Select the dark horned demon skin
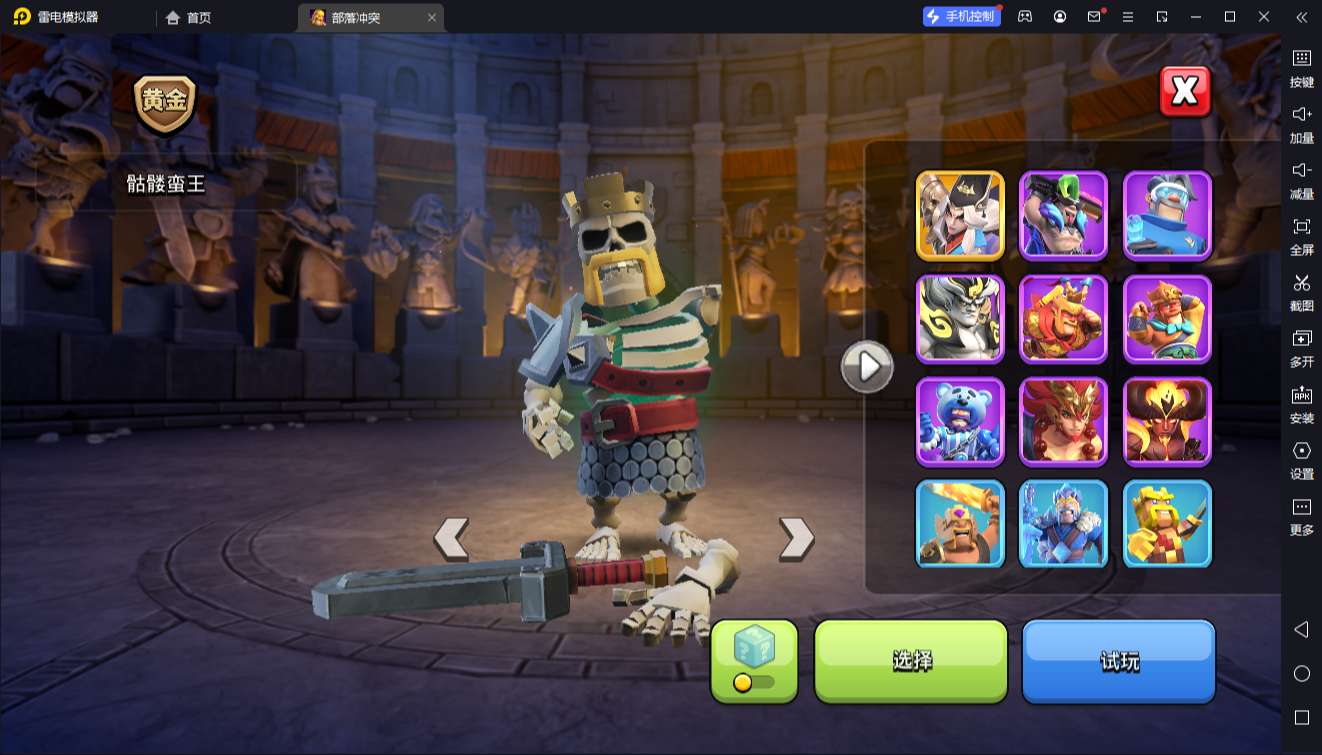Viewport: 1322px width, 755px height. pos(1167,421)
